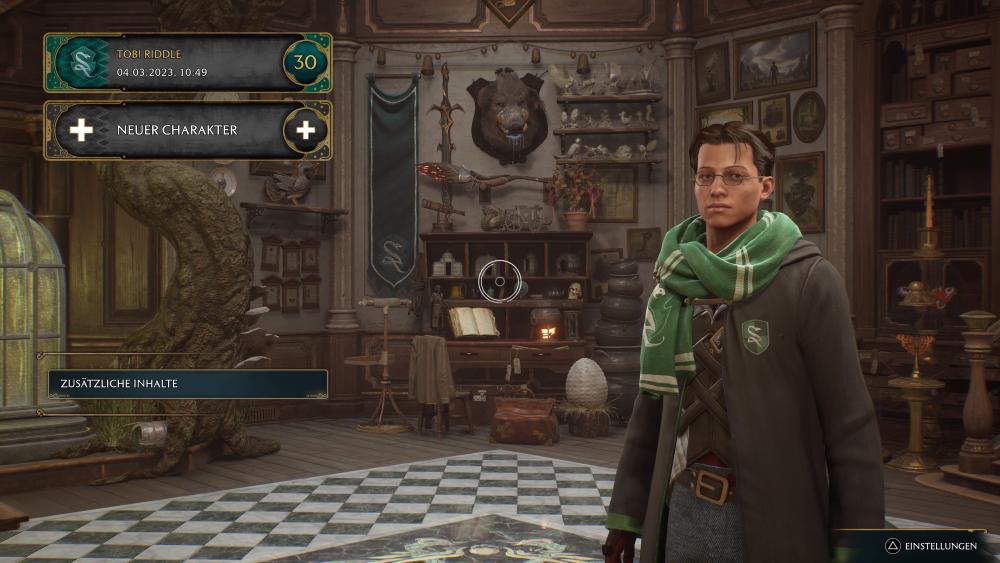
Task: Create a new character with Neuer Charakter
Action: [187, 130]
